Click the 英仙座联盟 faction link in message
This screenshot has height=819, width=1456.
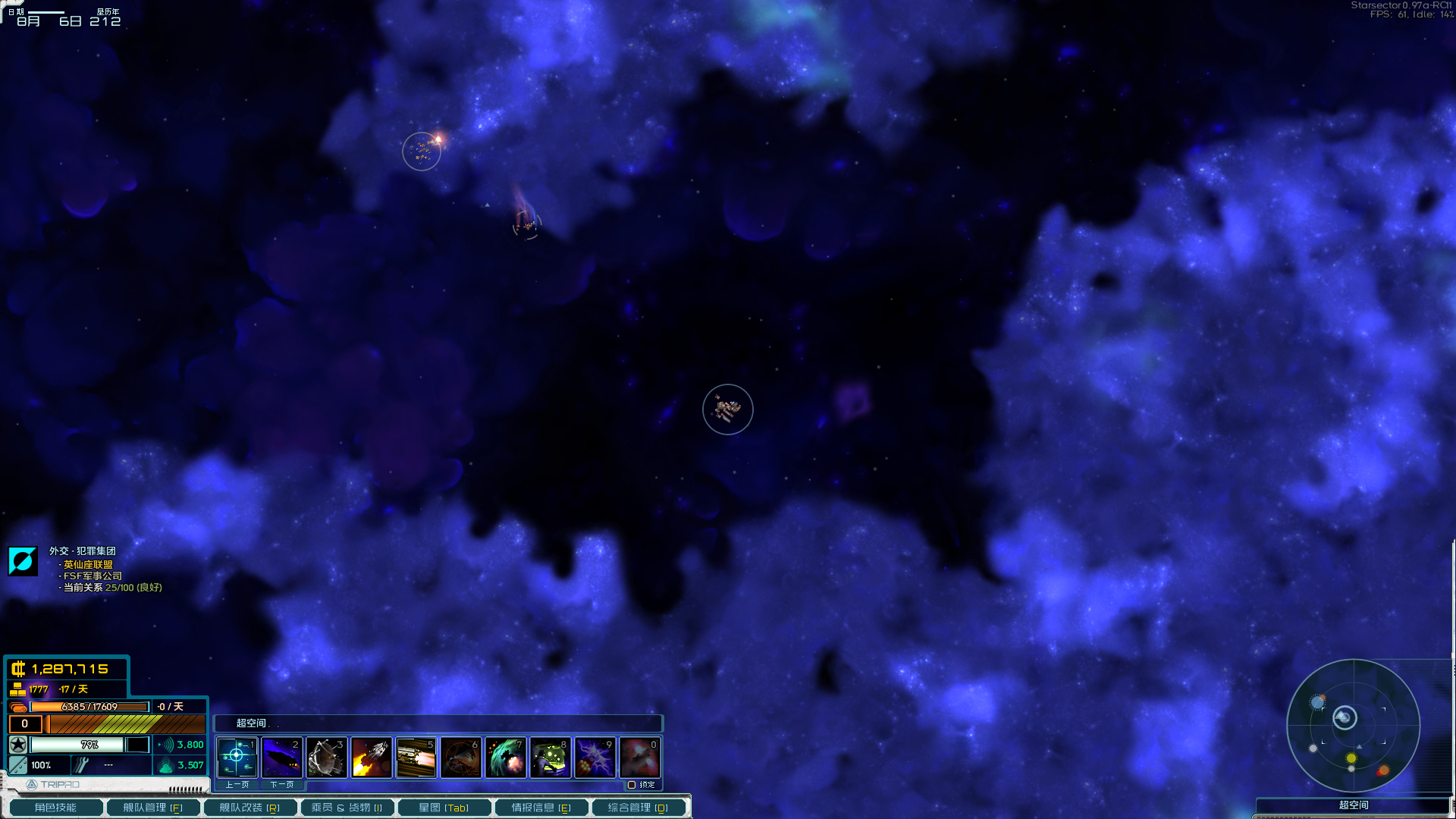(86, 565)
